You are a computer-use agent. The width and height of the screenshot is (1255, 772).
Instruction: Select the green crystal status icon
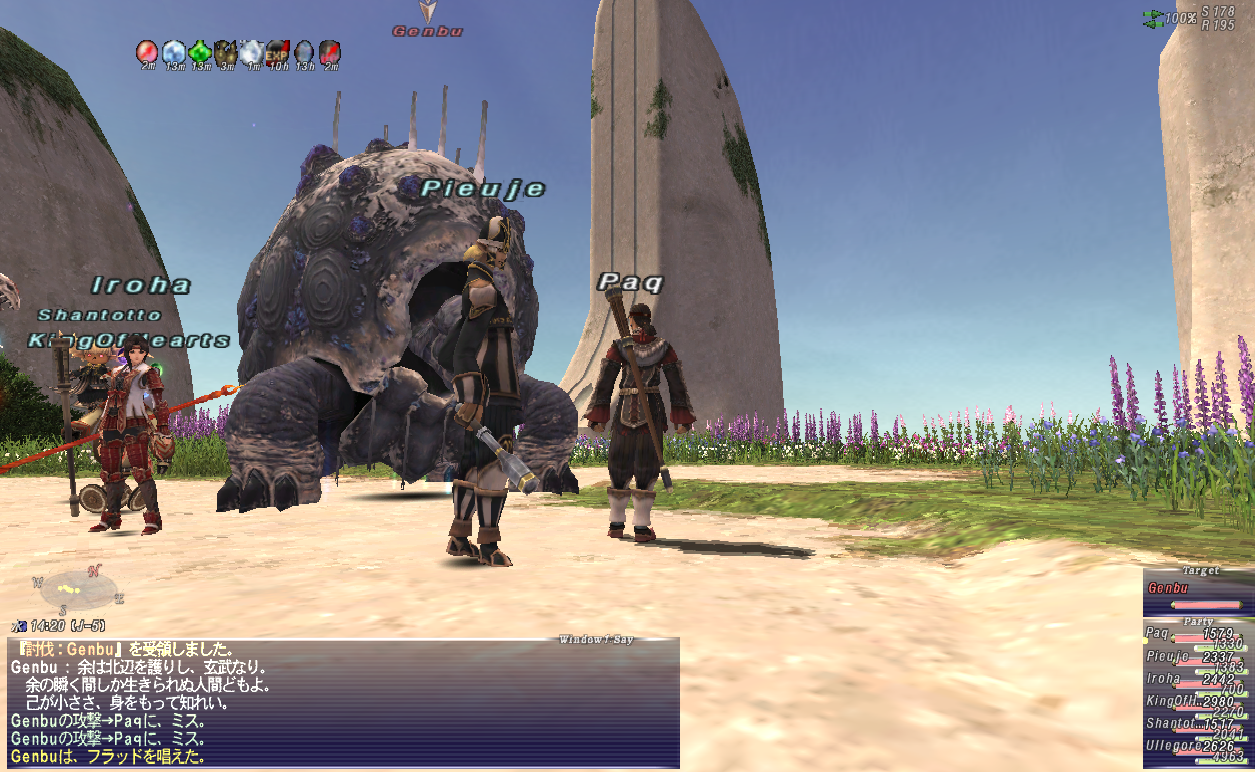(x=200, y=51)
